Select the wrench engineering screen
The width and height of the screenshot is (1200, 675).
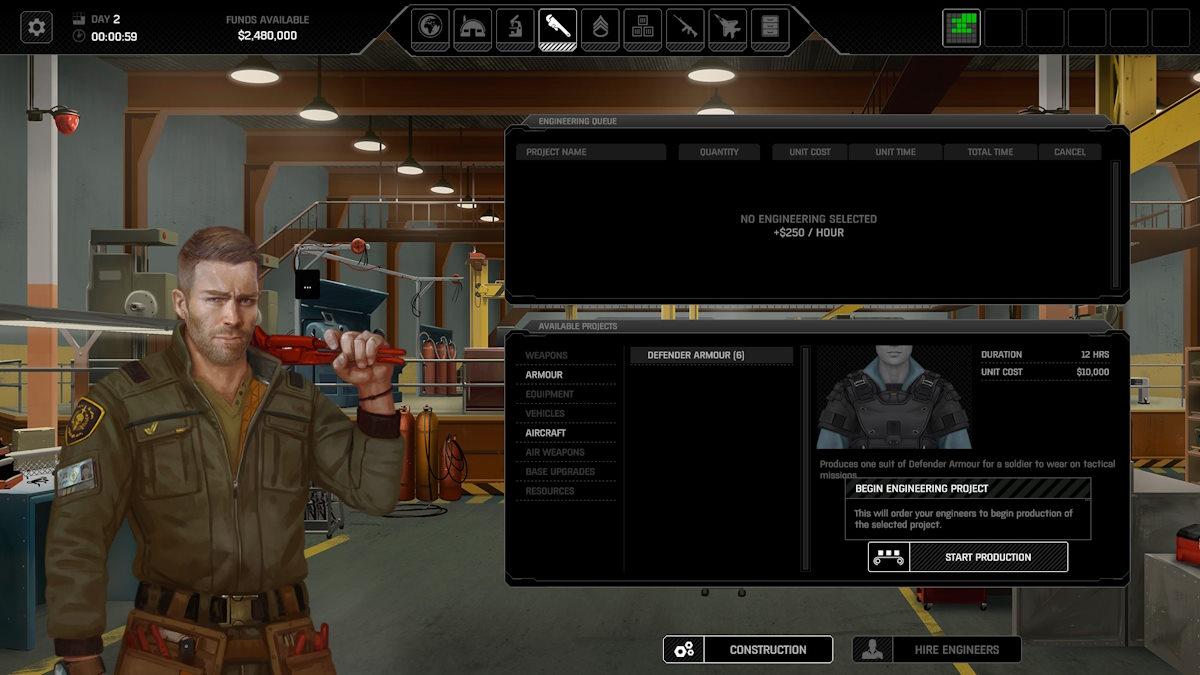[557, 27]
